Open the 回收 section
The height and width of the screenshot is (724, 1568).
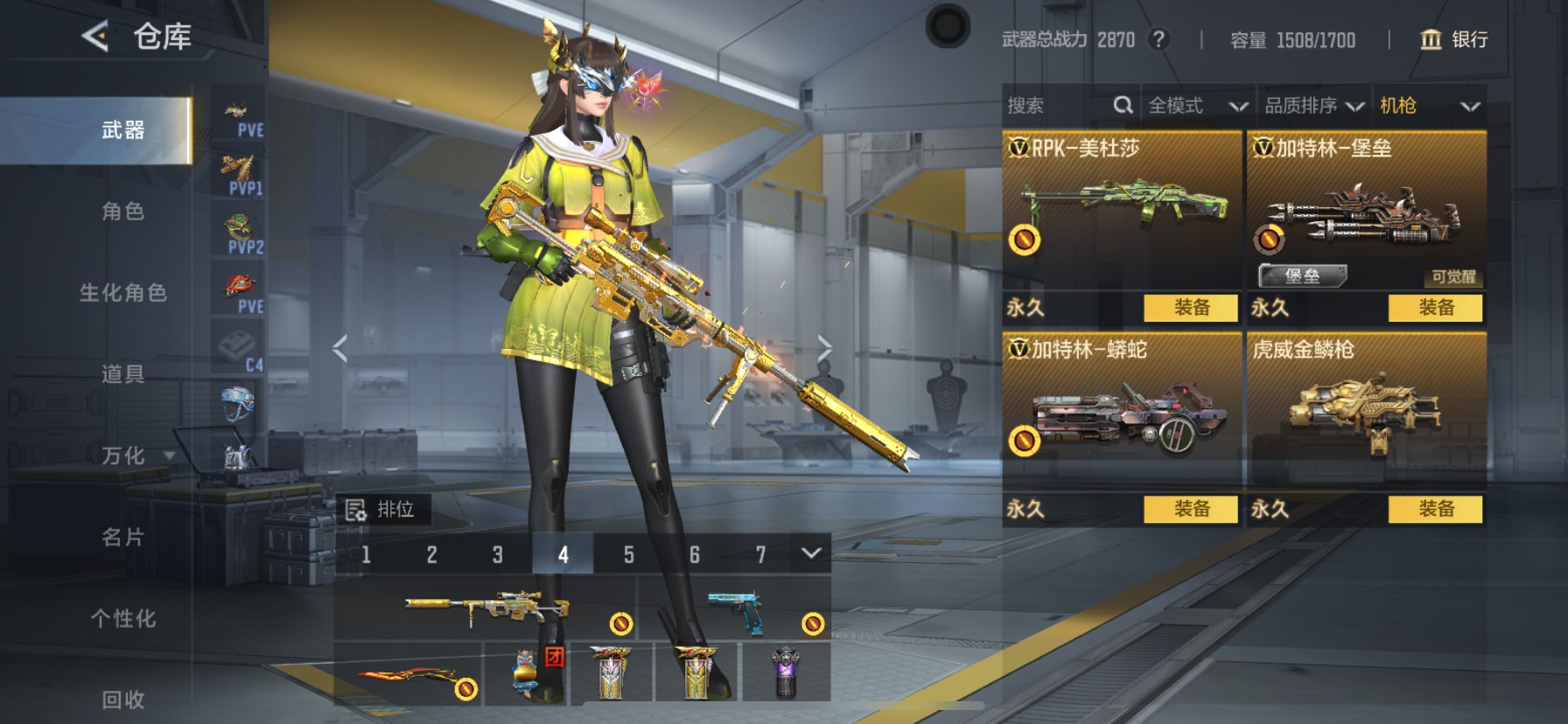pos(122,700)
